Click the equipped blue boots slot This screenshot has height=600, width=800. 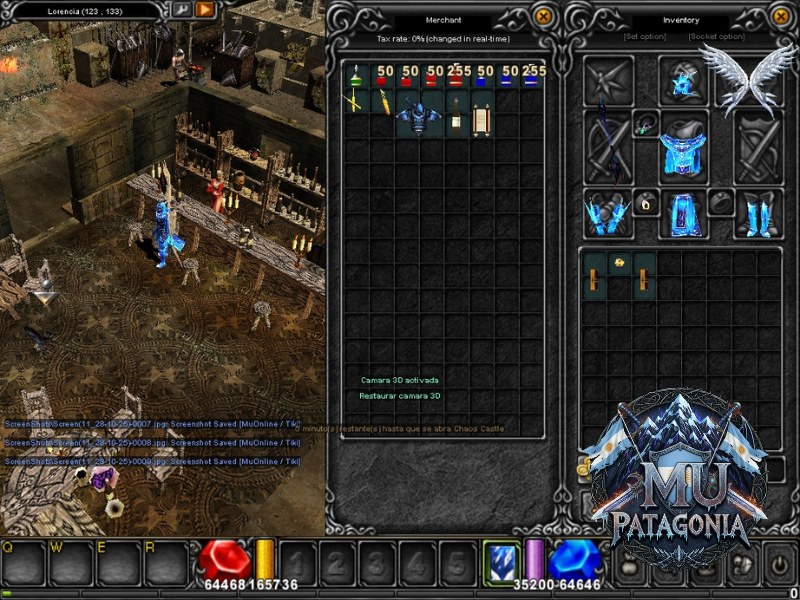[x=759, y=213]
